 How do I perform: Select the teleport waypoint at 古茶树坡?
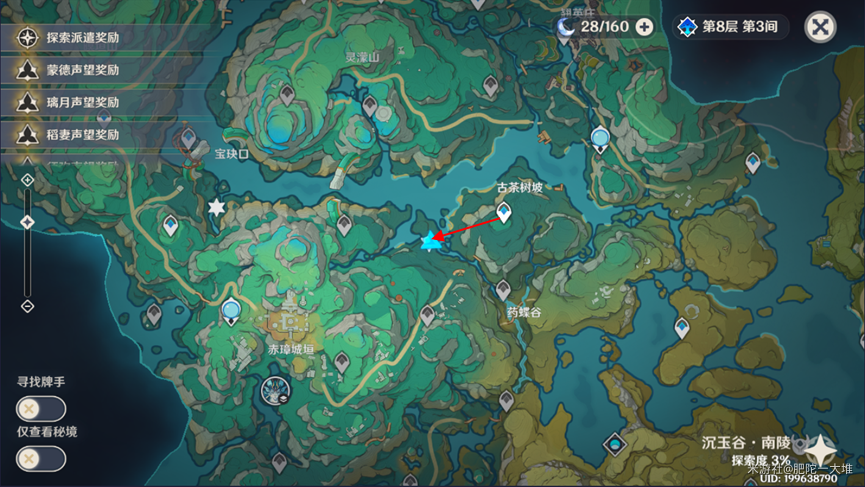pos(504,212)
